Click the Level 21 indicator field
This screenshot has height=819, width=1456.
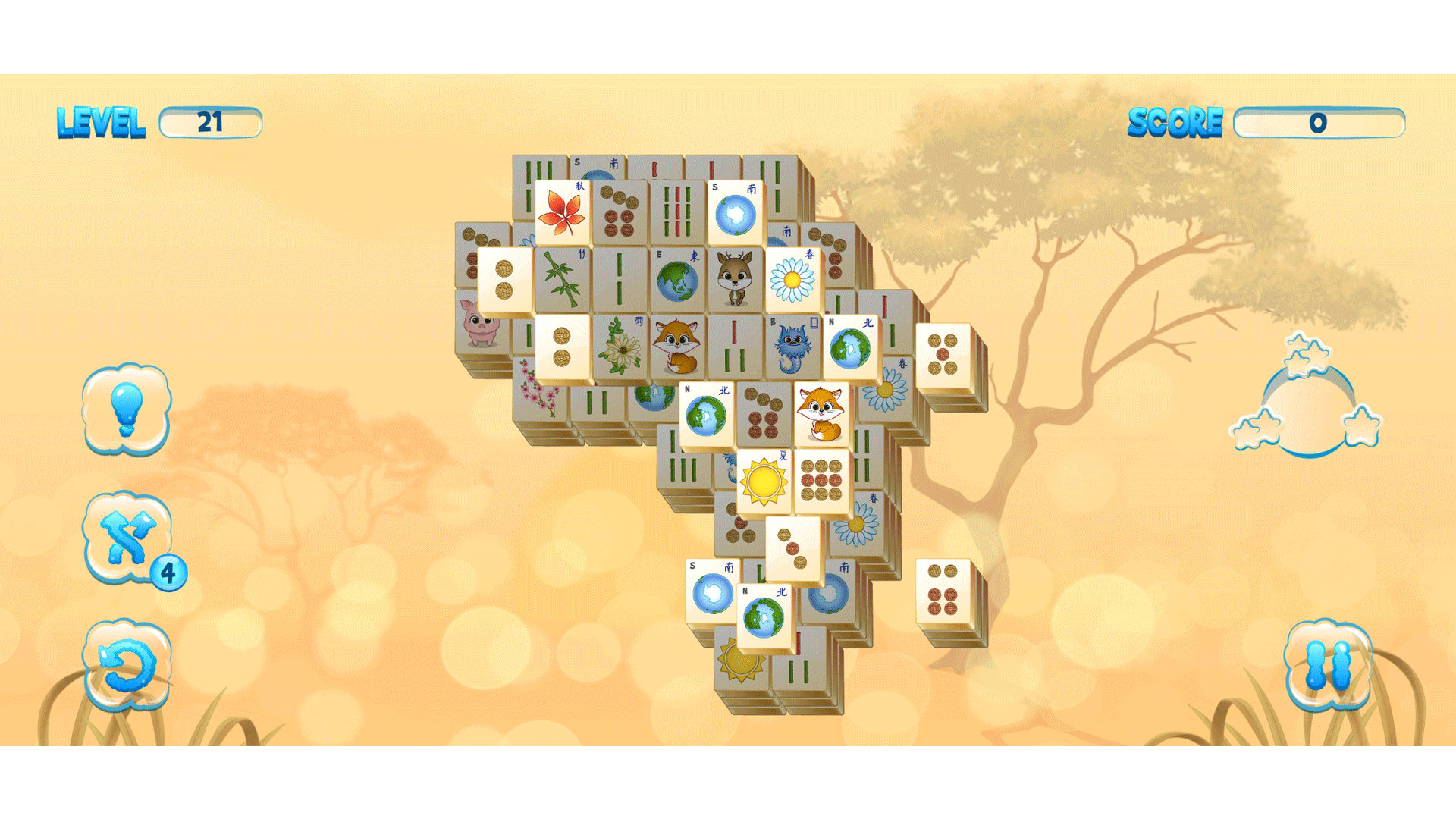point(211,121)
